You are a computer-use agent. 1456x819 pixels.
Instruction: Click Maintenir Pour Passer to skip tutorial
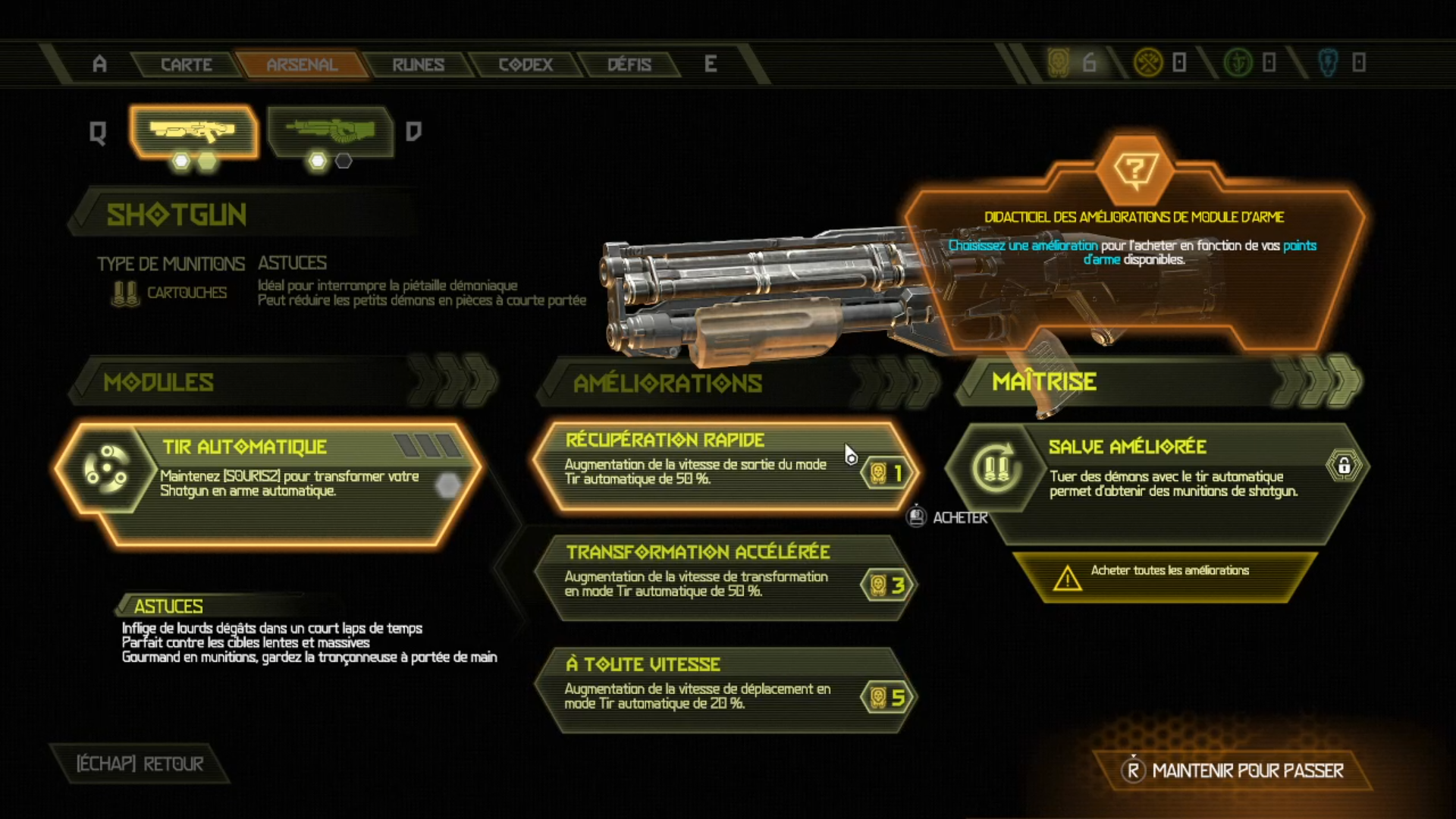click(x=1234, y=770)
